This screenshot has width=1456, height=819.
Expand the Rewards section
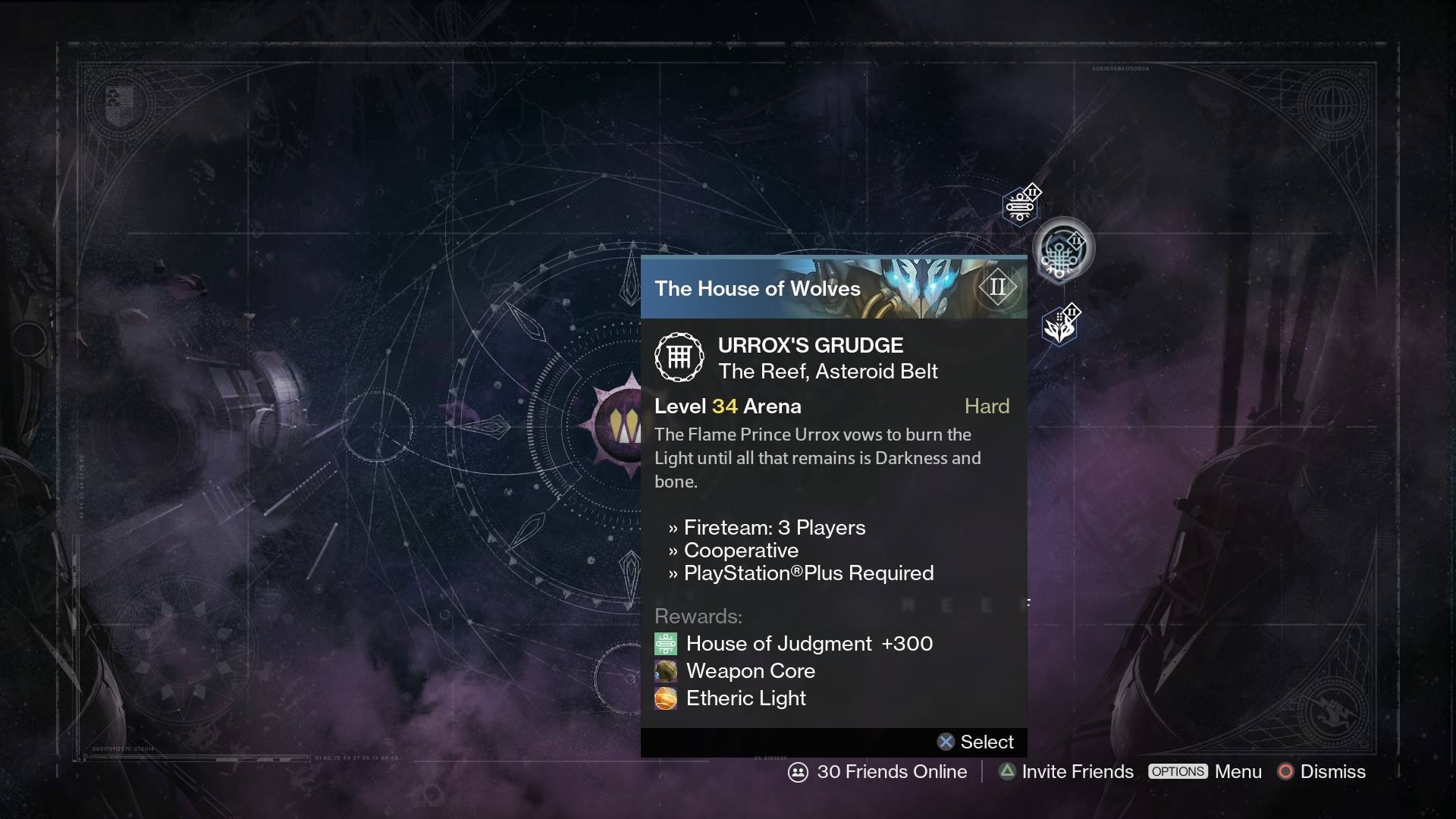[698, 617]
